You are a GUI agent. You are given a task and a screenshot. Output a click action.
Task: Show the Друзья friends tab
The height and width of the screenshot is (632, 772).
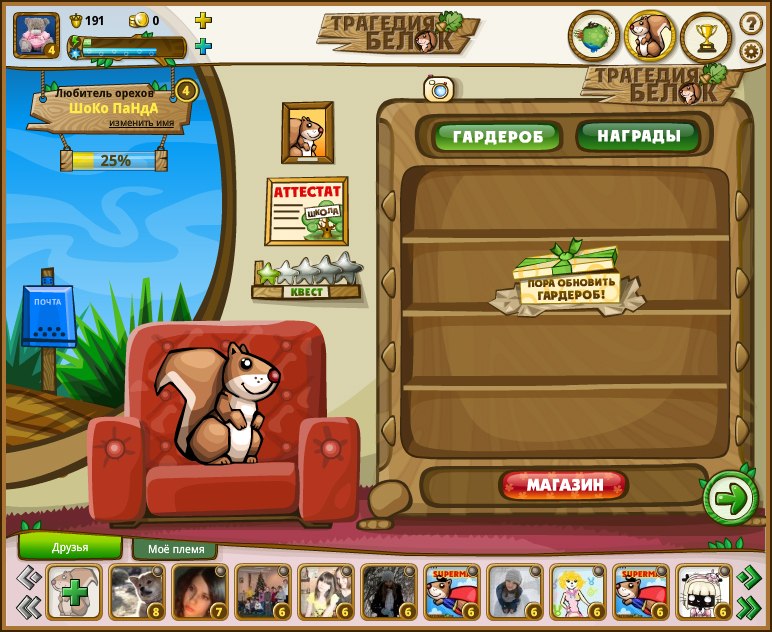[x=70, y=547]
